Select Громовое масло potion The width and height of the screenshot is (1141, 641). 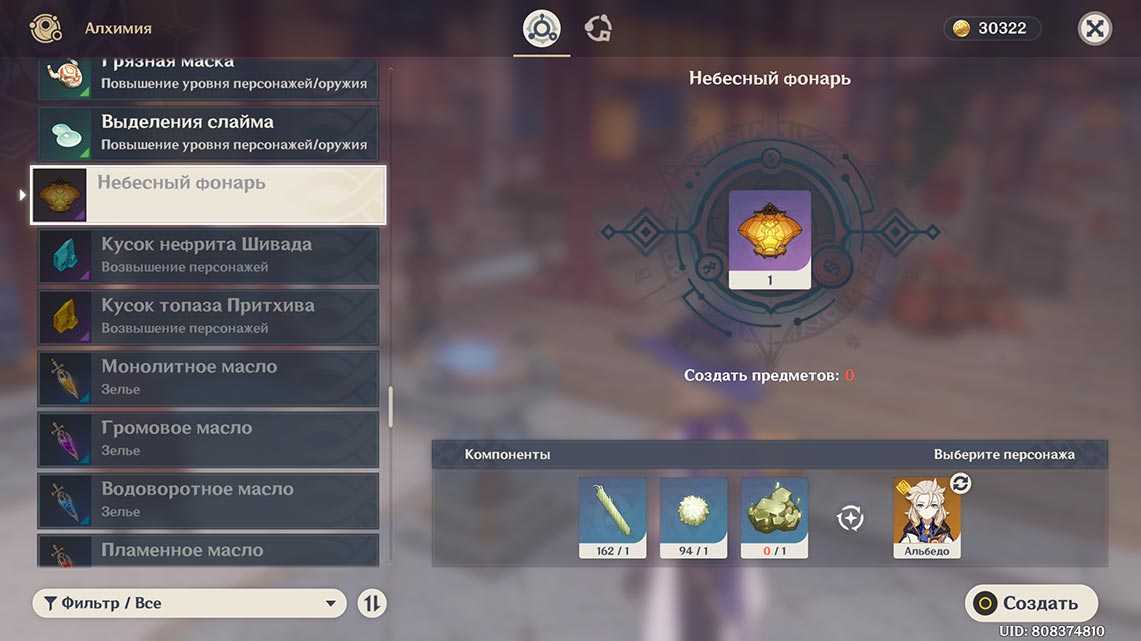pos(208,438)
